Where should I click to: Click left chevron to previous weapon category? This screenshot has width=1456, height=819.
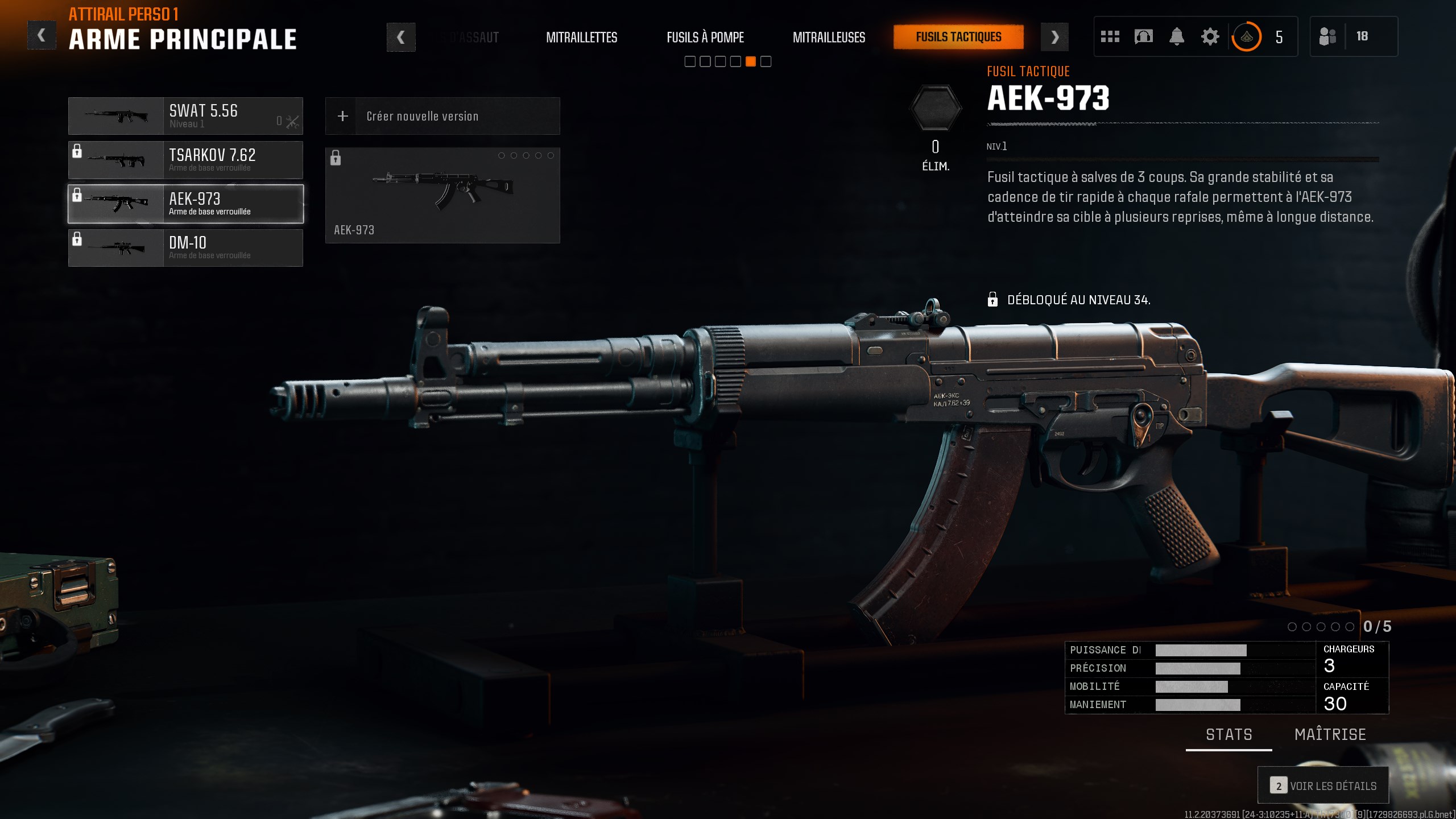[402, 36]
